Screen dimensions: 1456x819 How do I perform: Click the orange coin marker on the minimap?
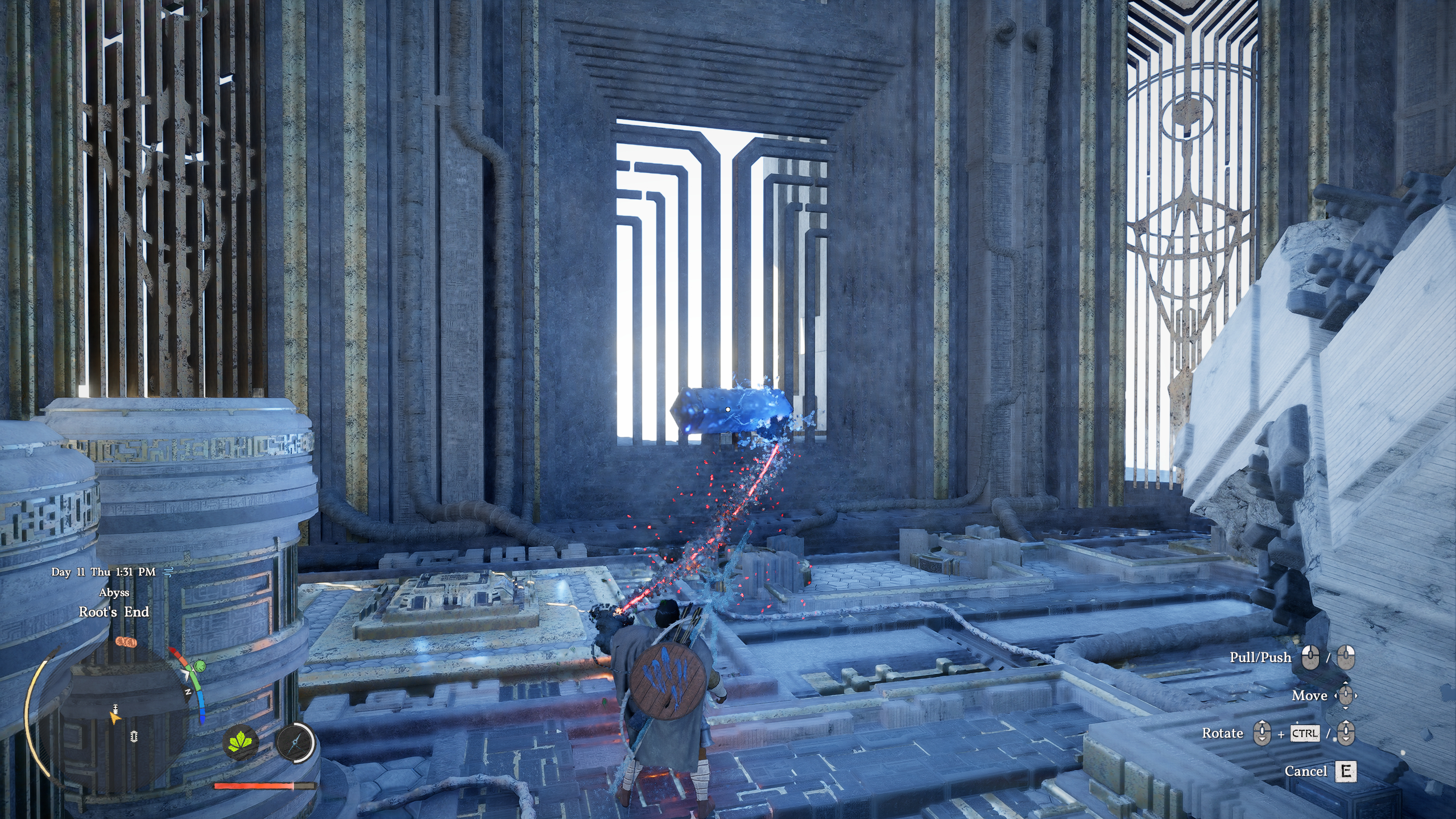pos(126,642)
